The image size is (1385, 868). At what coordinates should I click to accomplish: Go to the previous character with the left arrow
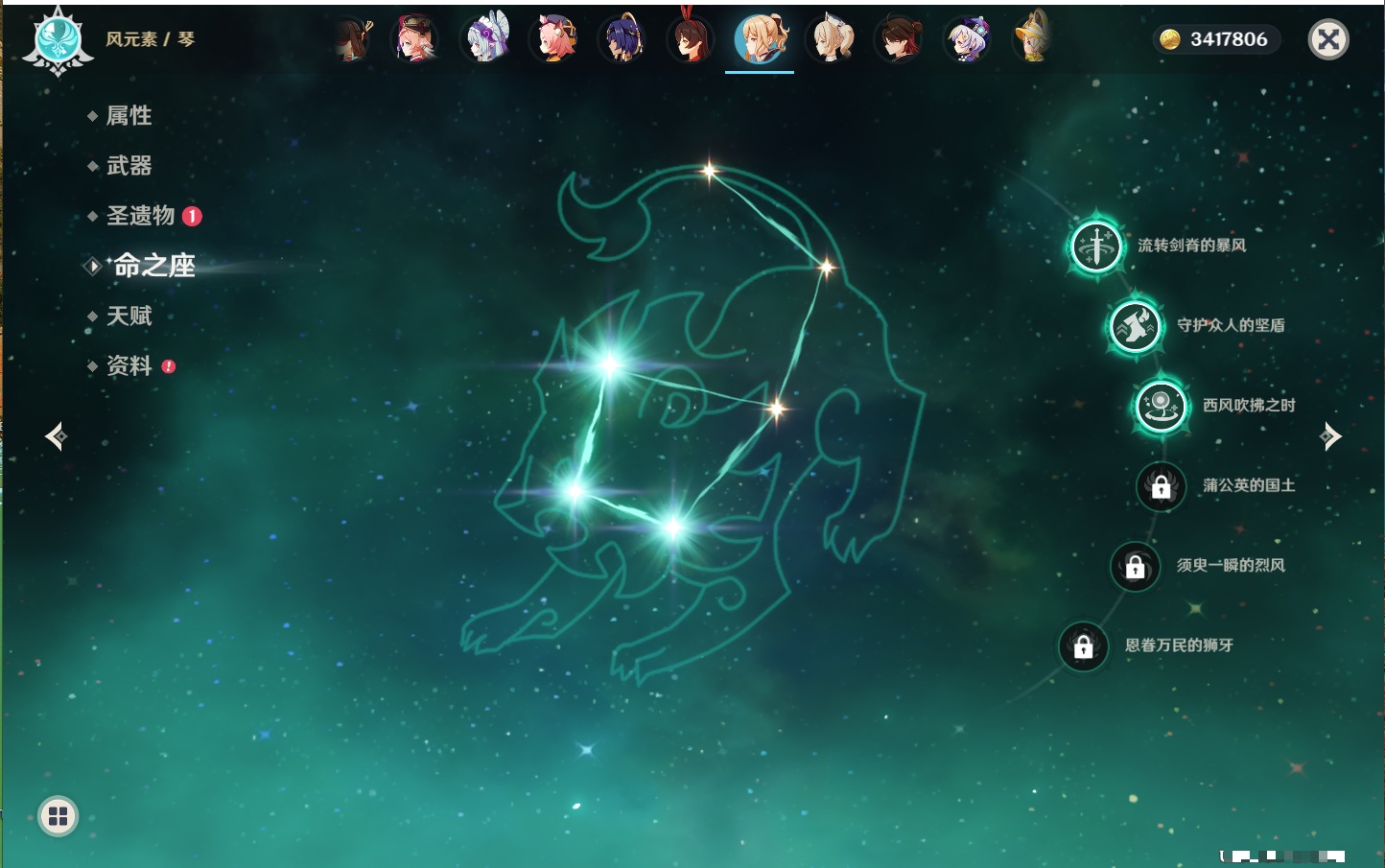[56, 436]
